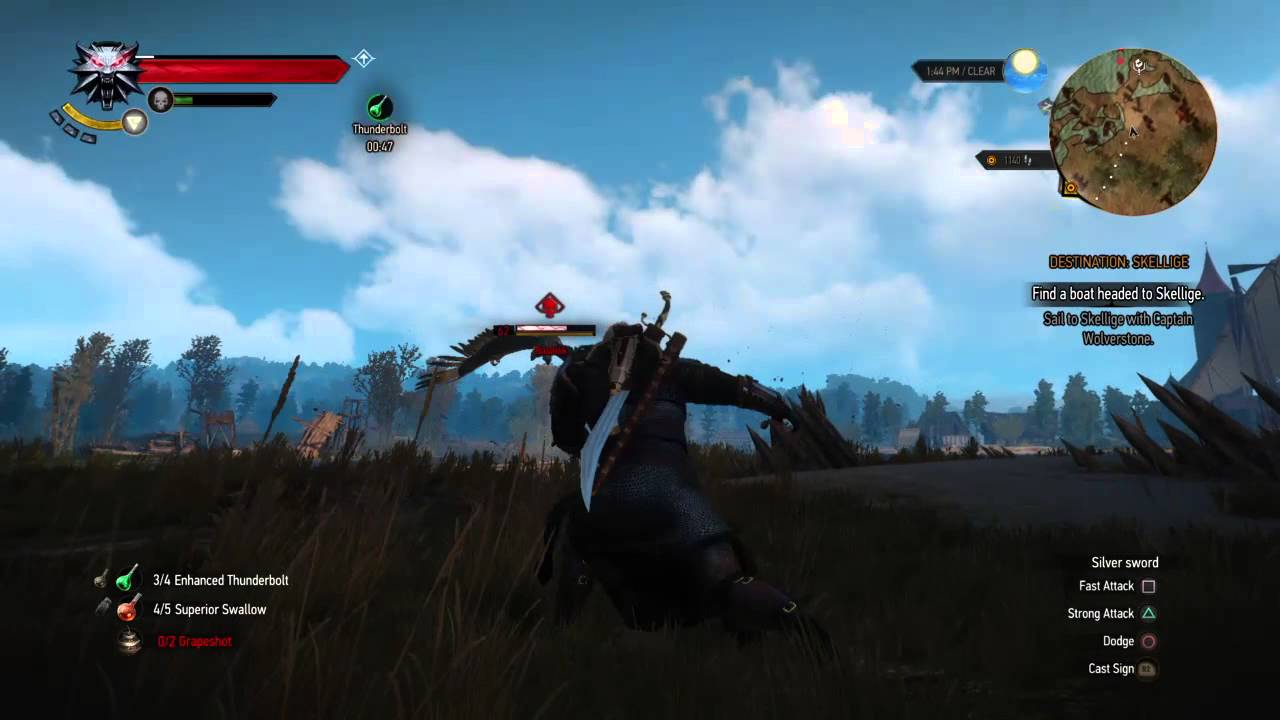
Task: Toggle the Fast Attack square control hint
Action: [x=1148, y=586]
